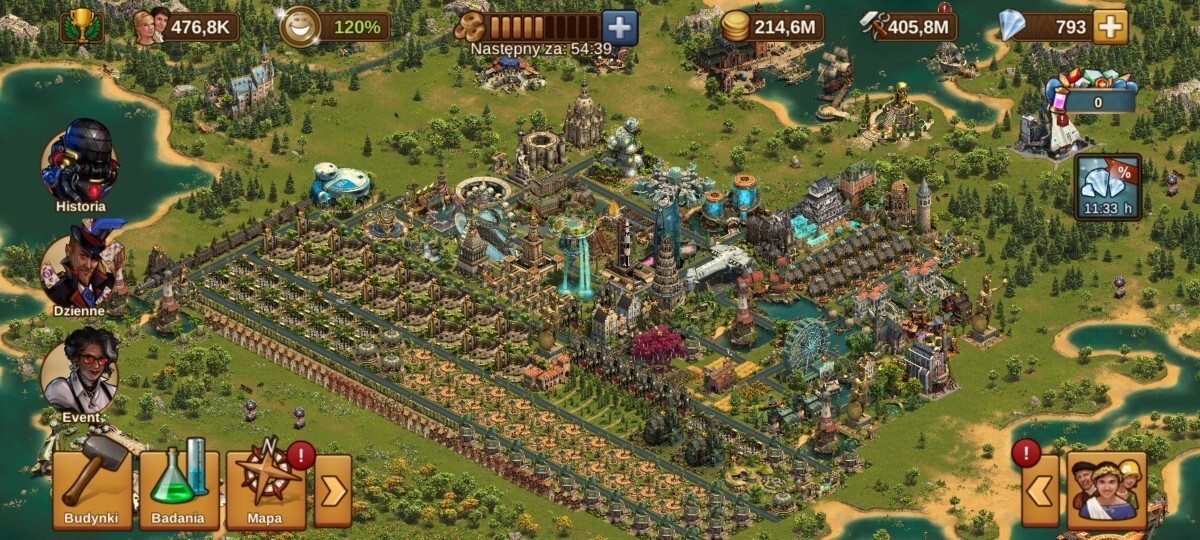
Task: Open the ranking trophy icon
Action: click(80, 26)
